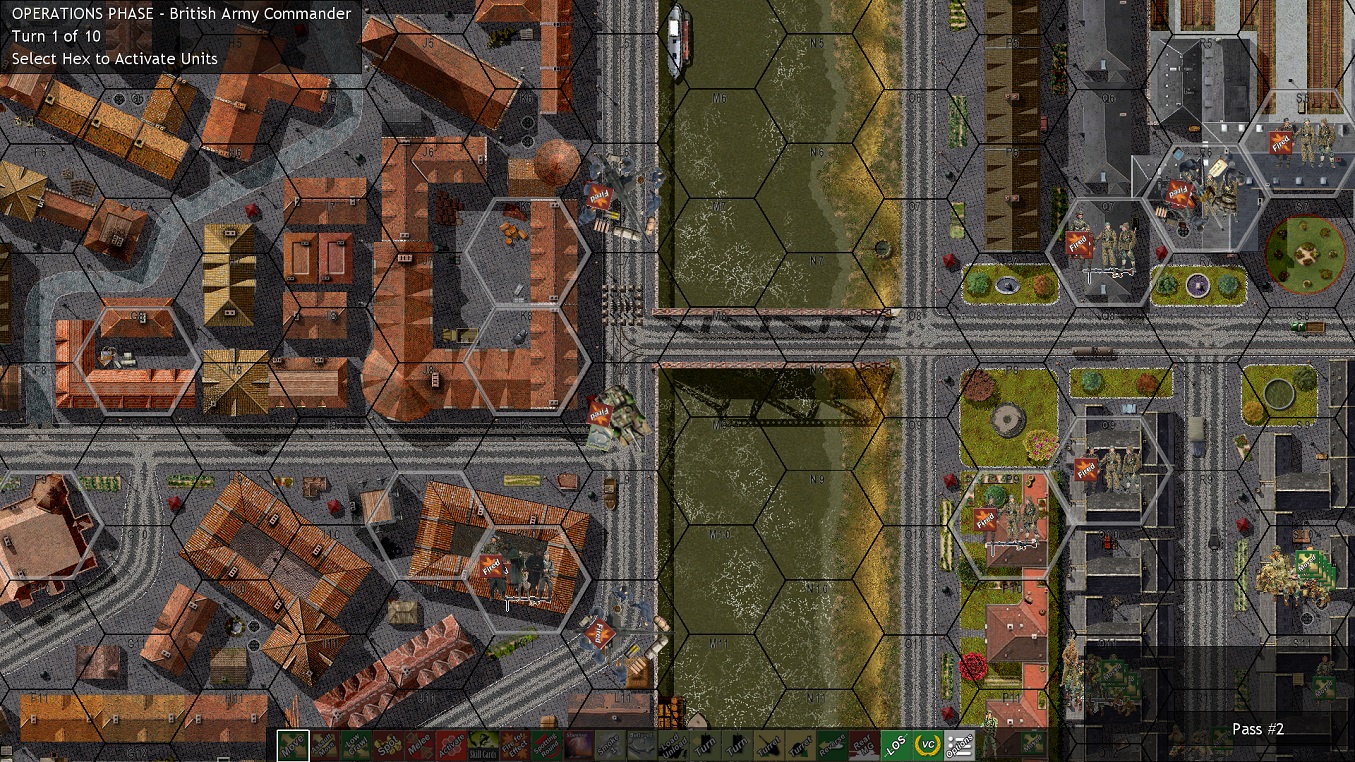Click the Melee attack icon
1355x762 pixels.
click(417, 744)
